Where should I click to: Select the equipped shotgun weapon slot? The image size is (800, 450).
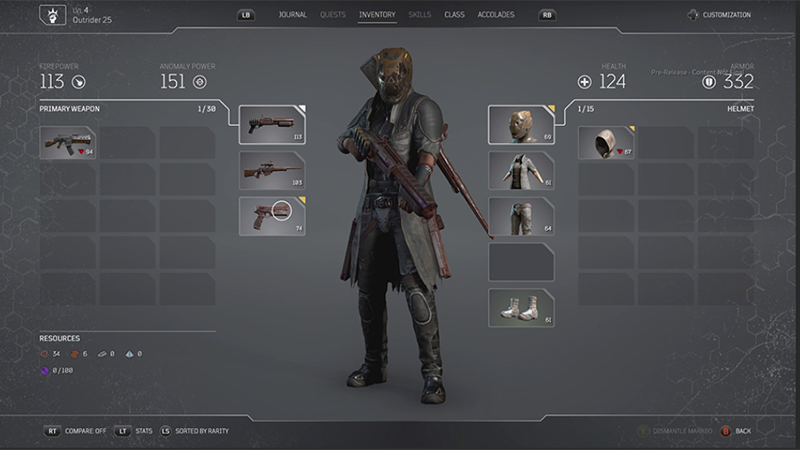pos(272,124)
